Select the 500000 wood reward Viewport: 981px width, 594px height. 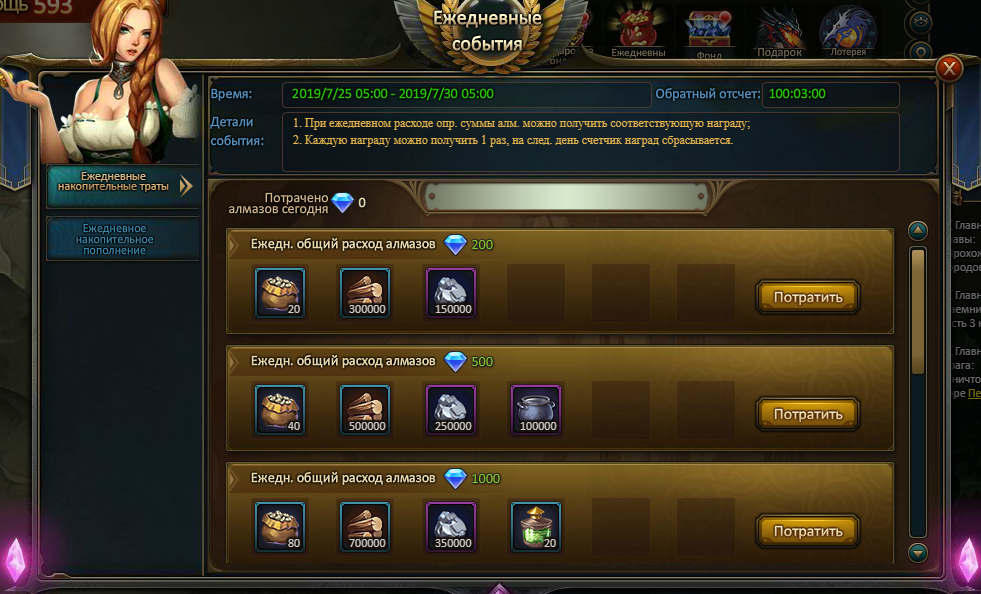[x=365, y=409]
